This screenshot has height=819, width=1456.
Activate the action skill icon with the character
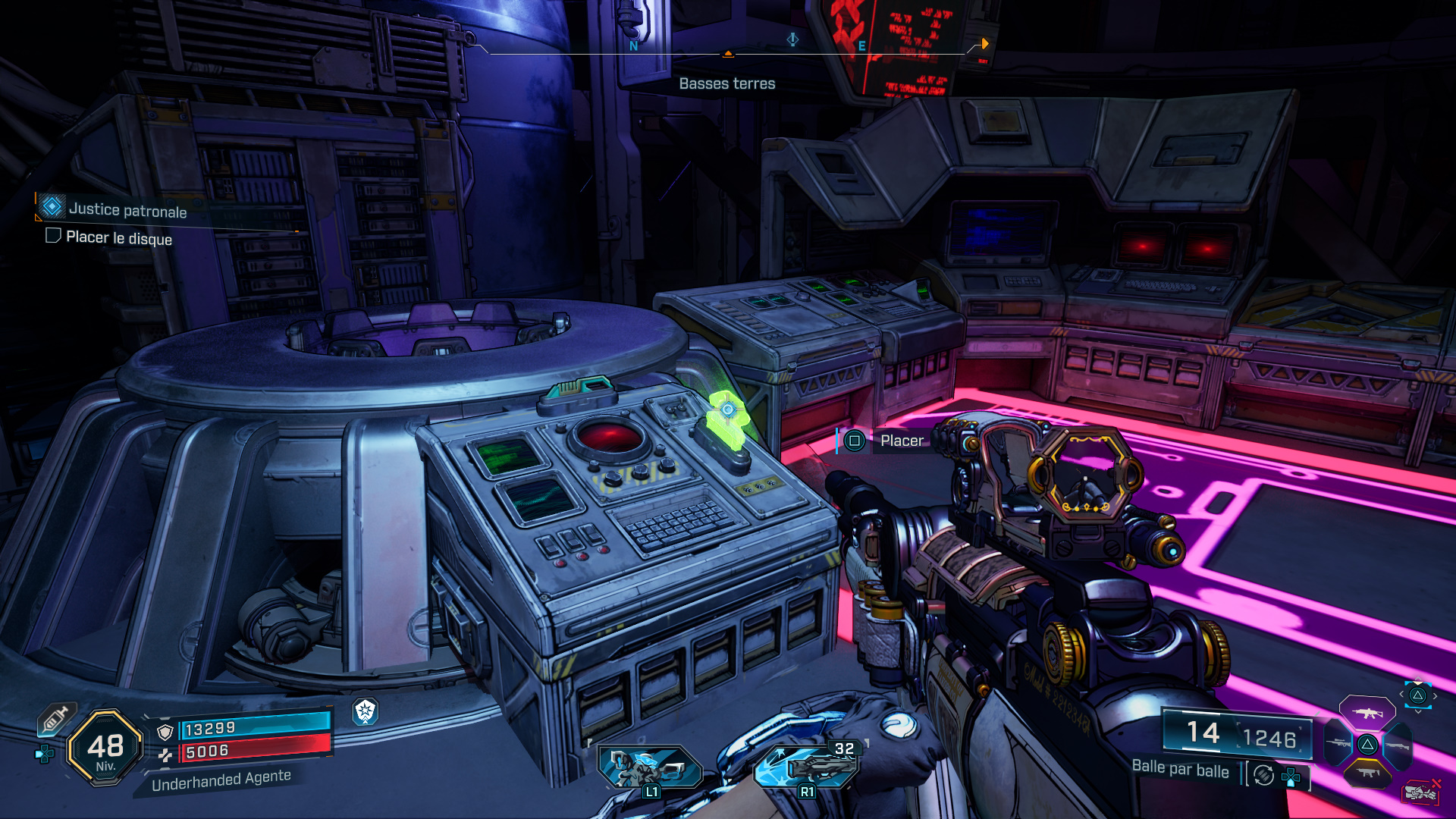pos(649,767)
